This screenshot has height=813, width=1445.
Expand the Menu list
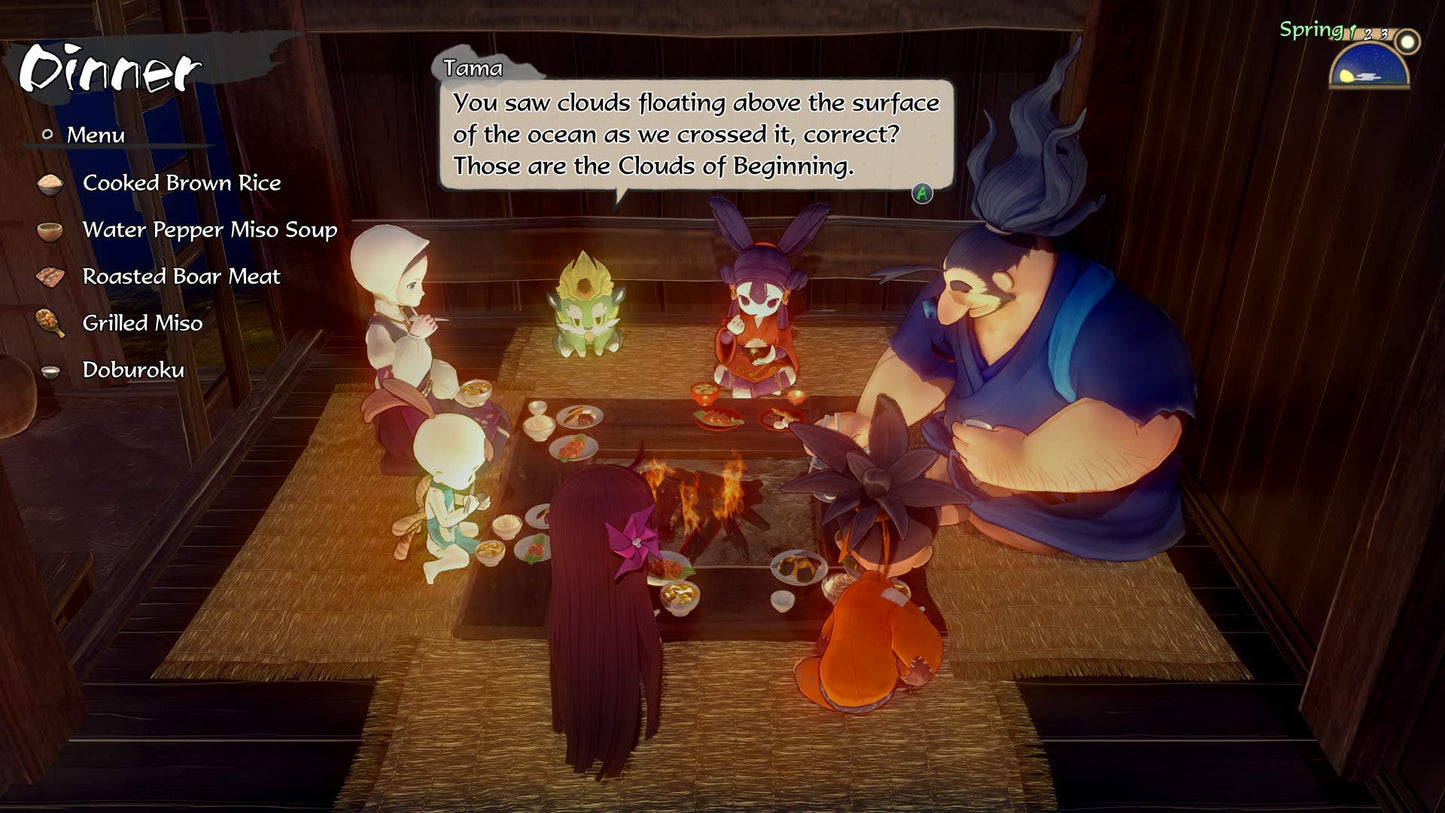click(95, 134)
